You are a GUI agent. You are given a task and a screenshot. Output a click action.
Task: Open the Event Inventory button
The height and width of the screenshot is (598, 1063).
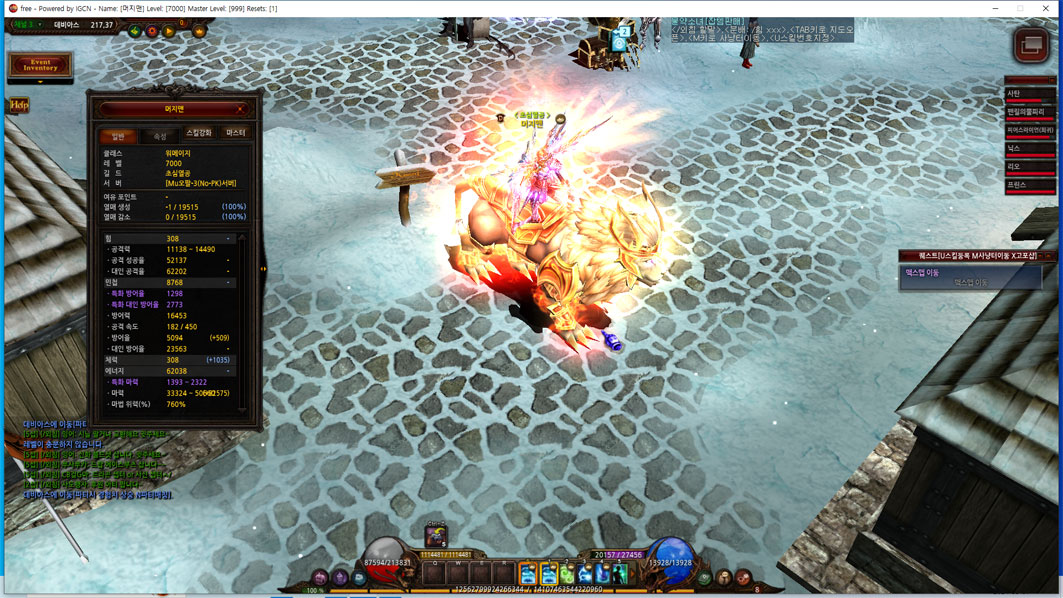click(x=40, y=65)
